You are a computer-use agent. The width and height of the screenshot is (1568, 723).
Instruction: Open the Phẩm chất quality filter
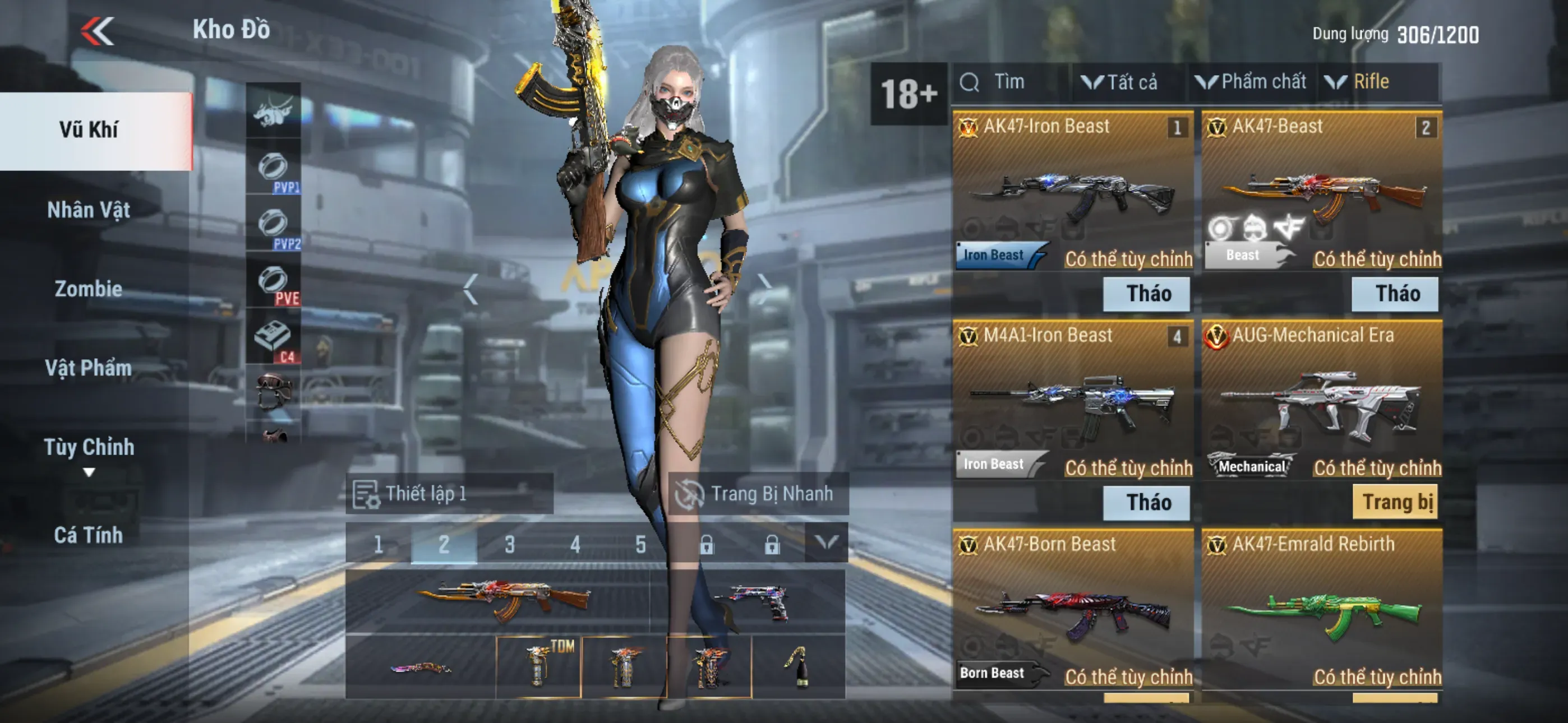[1252, 82]
